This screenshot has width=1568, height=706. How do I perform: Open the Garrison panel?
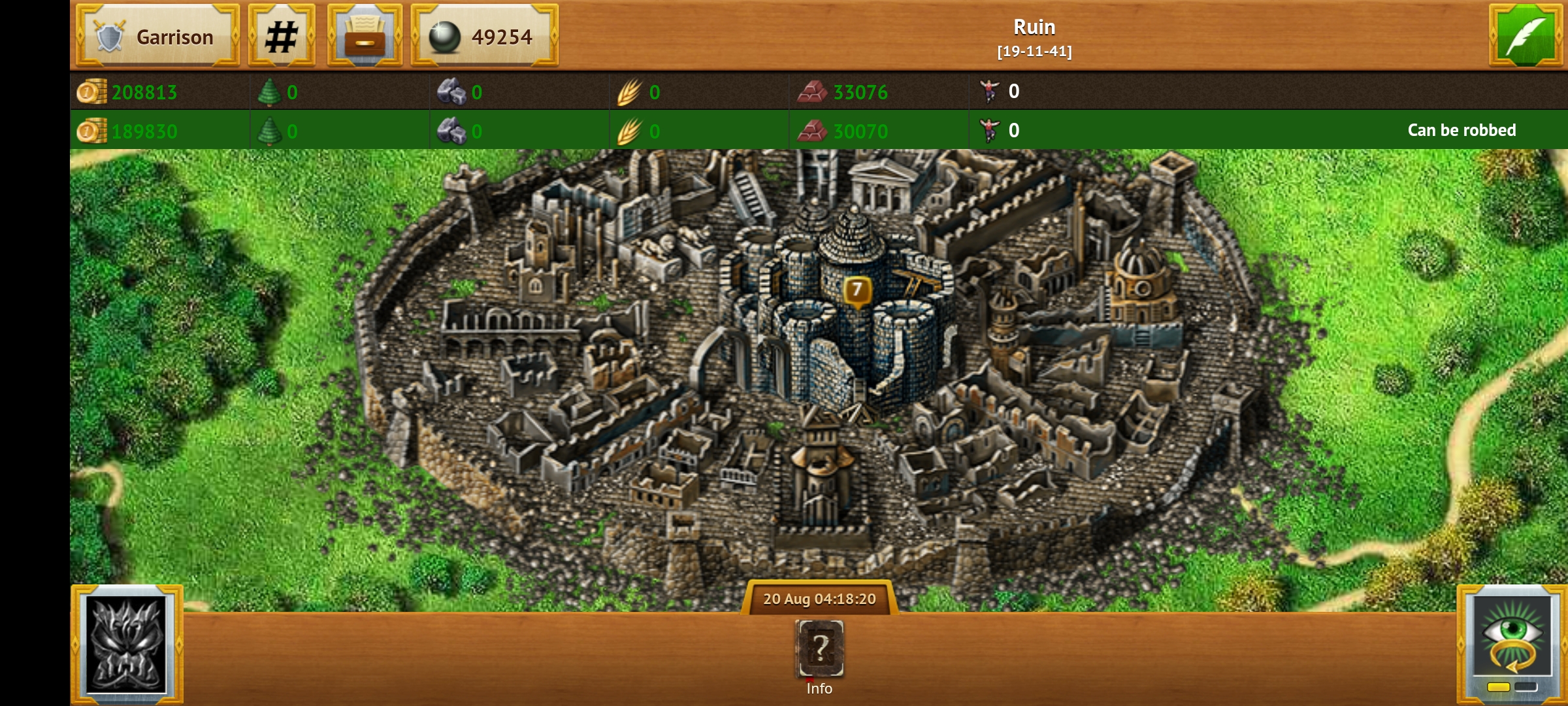[x=157, y=36]
